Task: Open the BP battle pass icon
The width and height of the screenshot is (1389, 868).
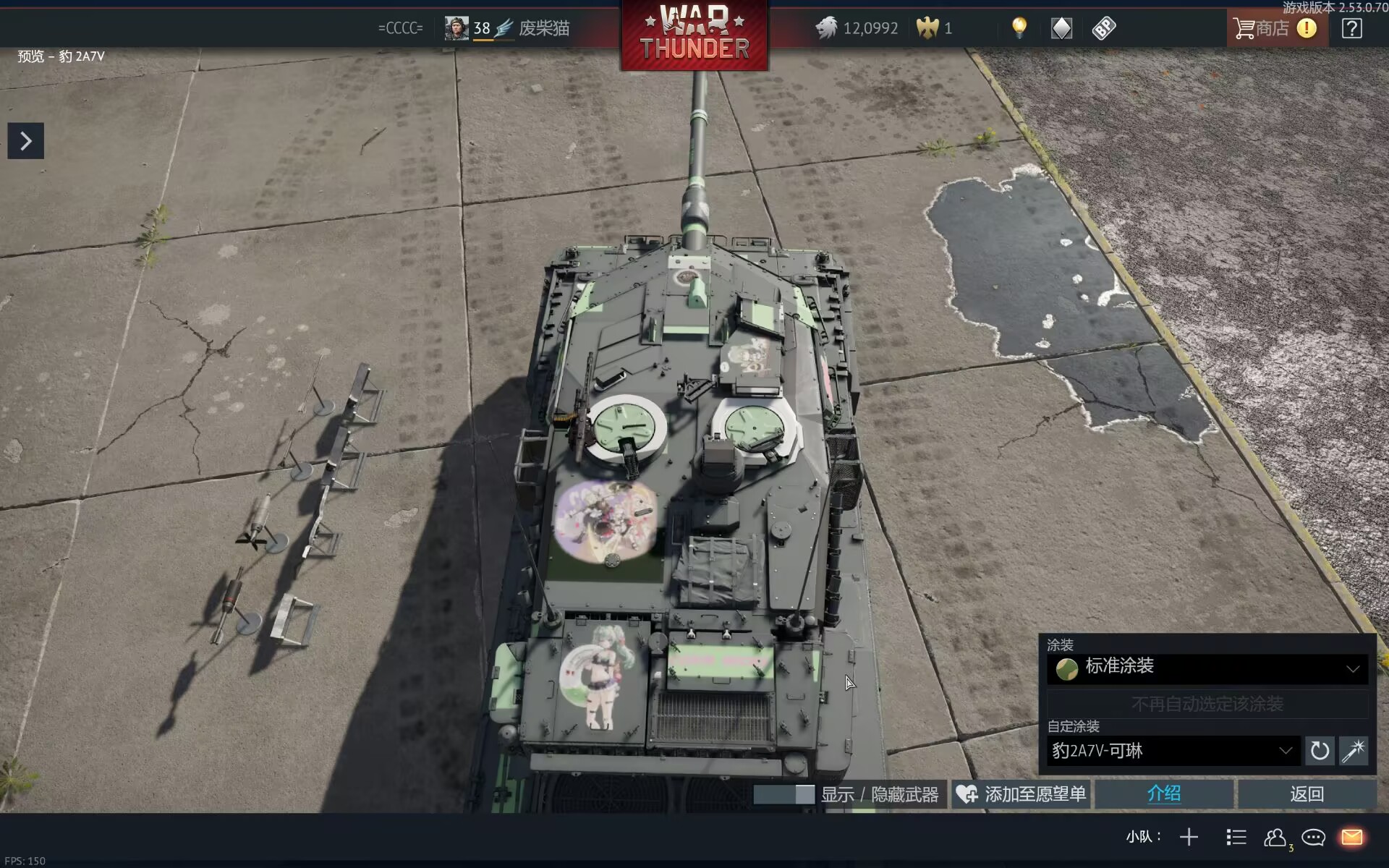Action: tap(1104, 28)
